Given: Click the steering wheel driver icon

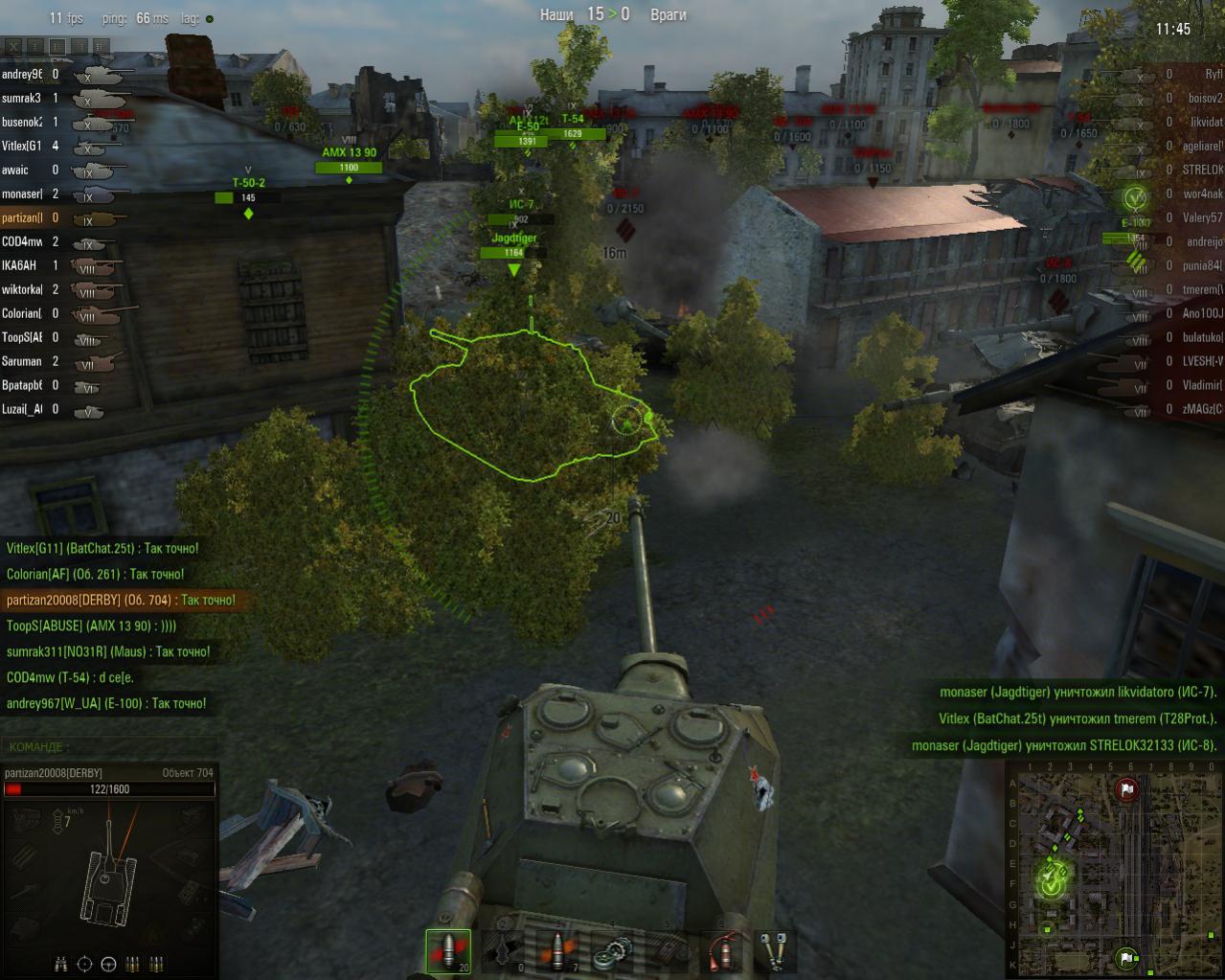Looking at the screenshot, I should 108,963.
